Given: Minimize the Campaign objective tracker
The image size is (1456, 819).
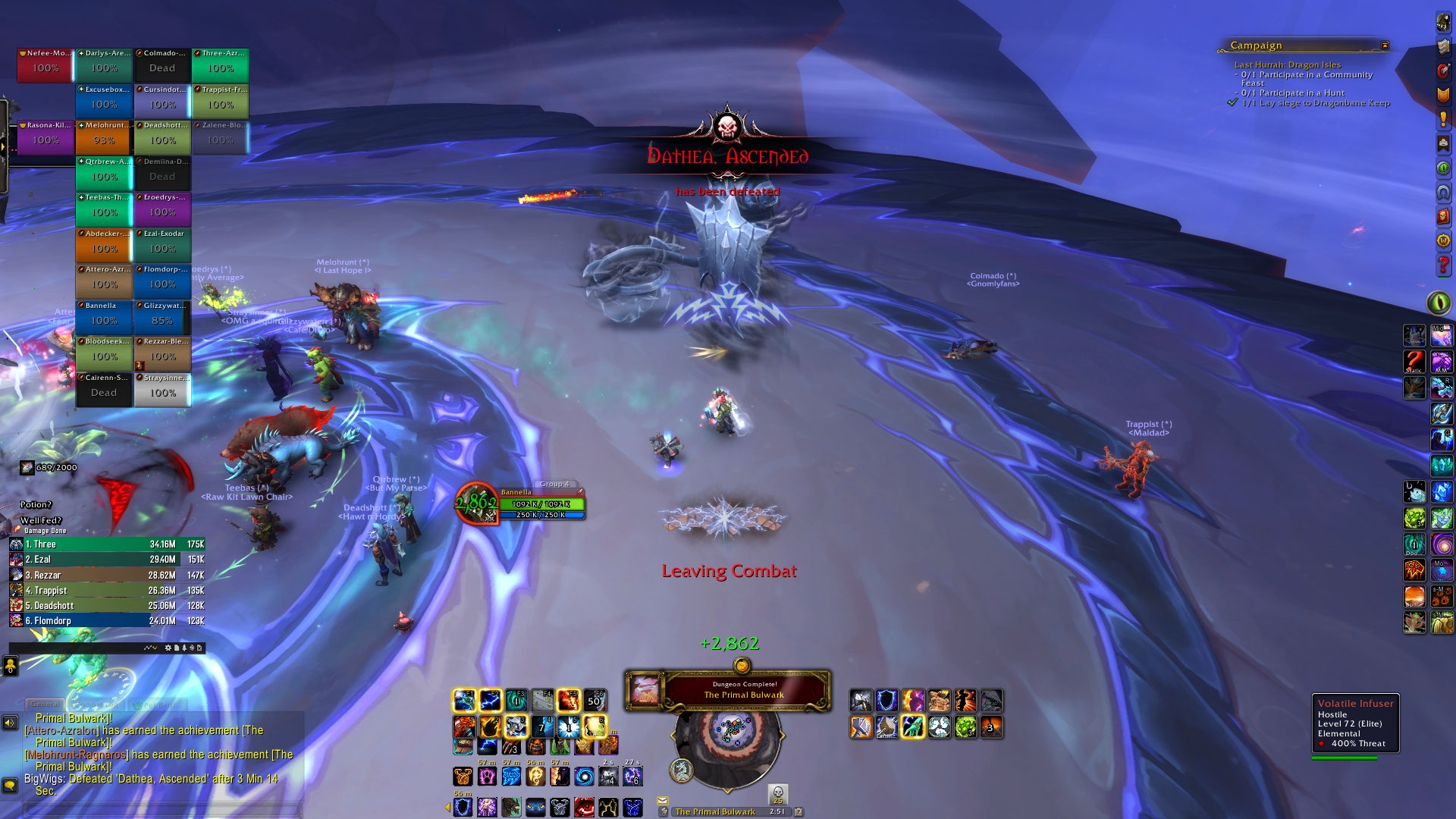Looking at the screenshot, I should pos(1385,45).
